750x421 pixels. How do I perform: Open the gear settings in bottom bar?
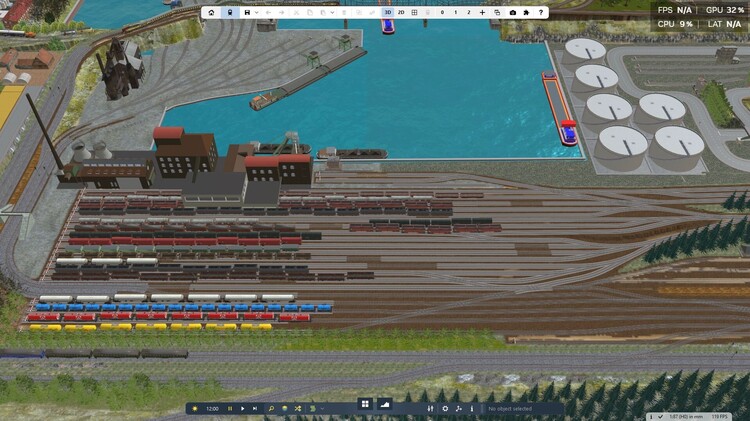coord(445,408)
